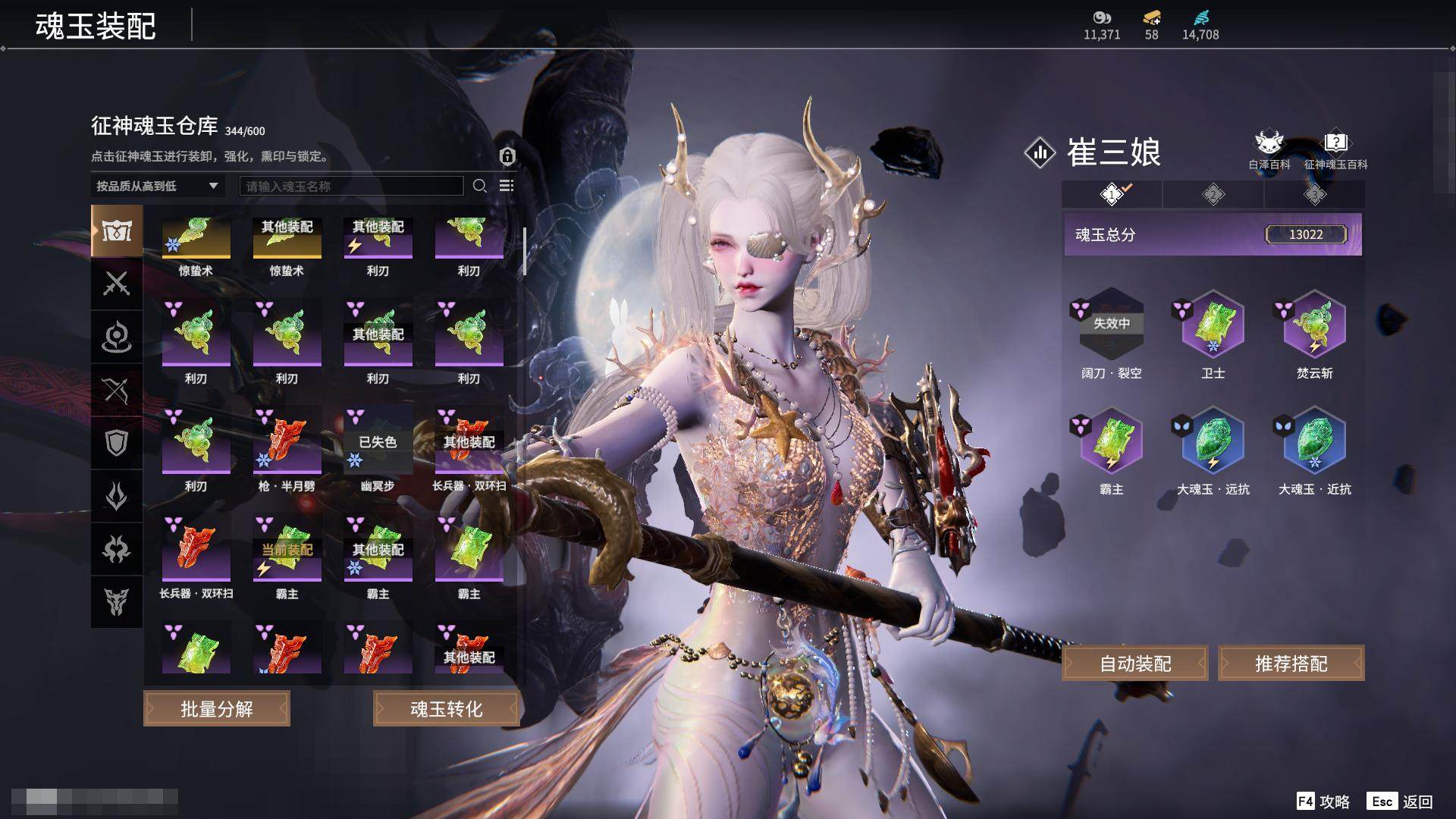Open the batch decompose 批量分解 button
This screenshot has height=819, width=1456.
pyautogui.click(x=217, y=709)
